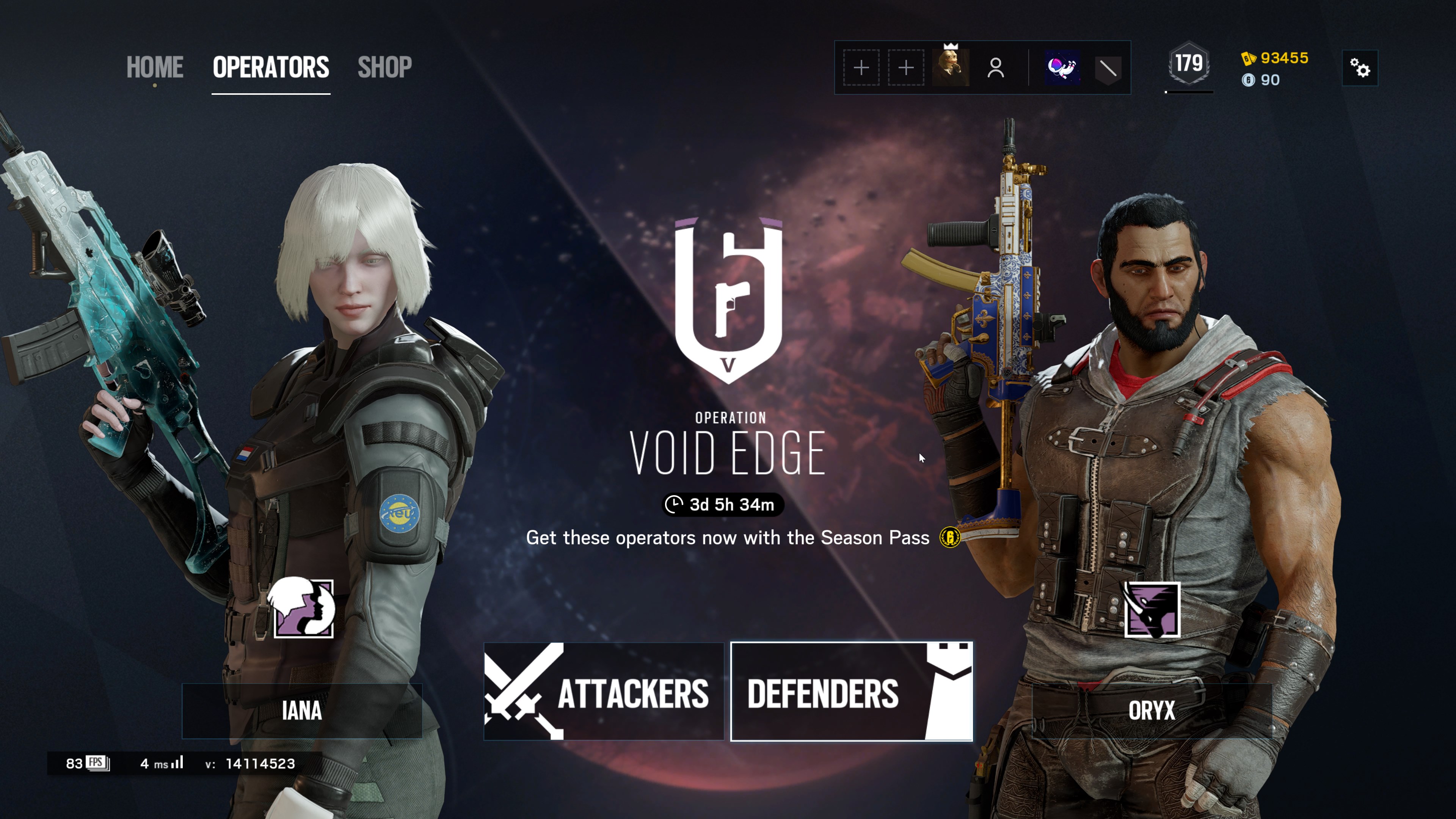Click the crowned squad leader avatar
Viewport: 1456px width, 819px height.
(951, 68)
